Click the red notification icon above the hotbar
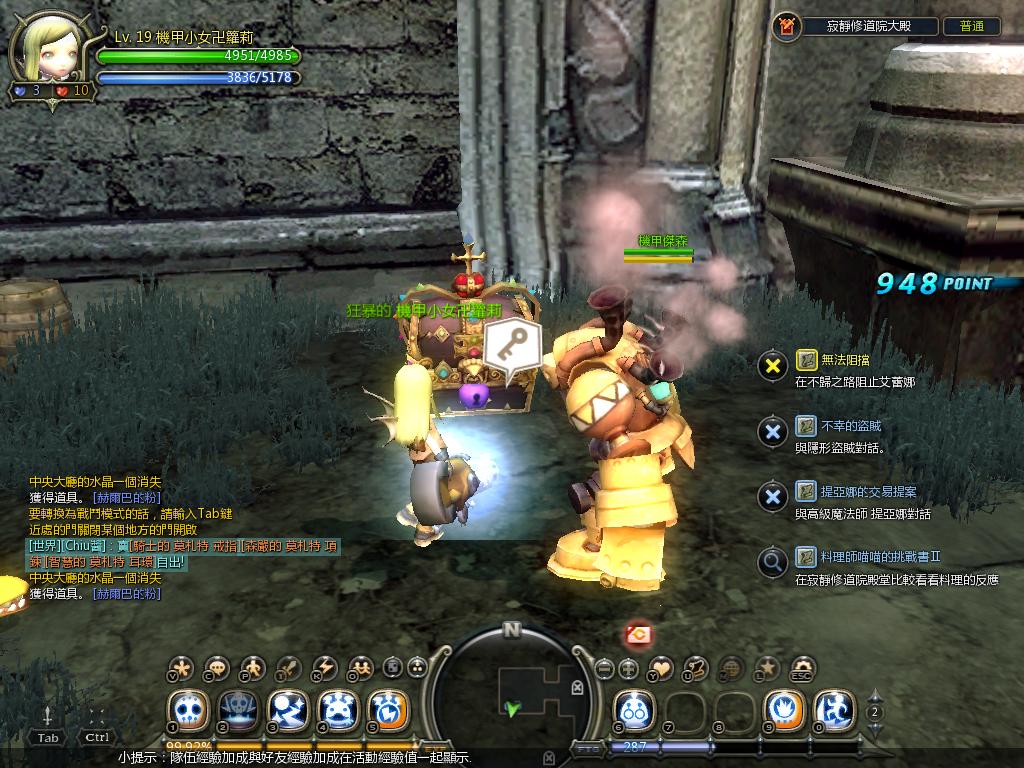The height and width of the screenshot is (768, 1024). point(640,633)
